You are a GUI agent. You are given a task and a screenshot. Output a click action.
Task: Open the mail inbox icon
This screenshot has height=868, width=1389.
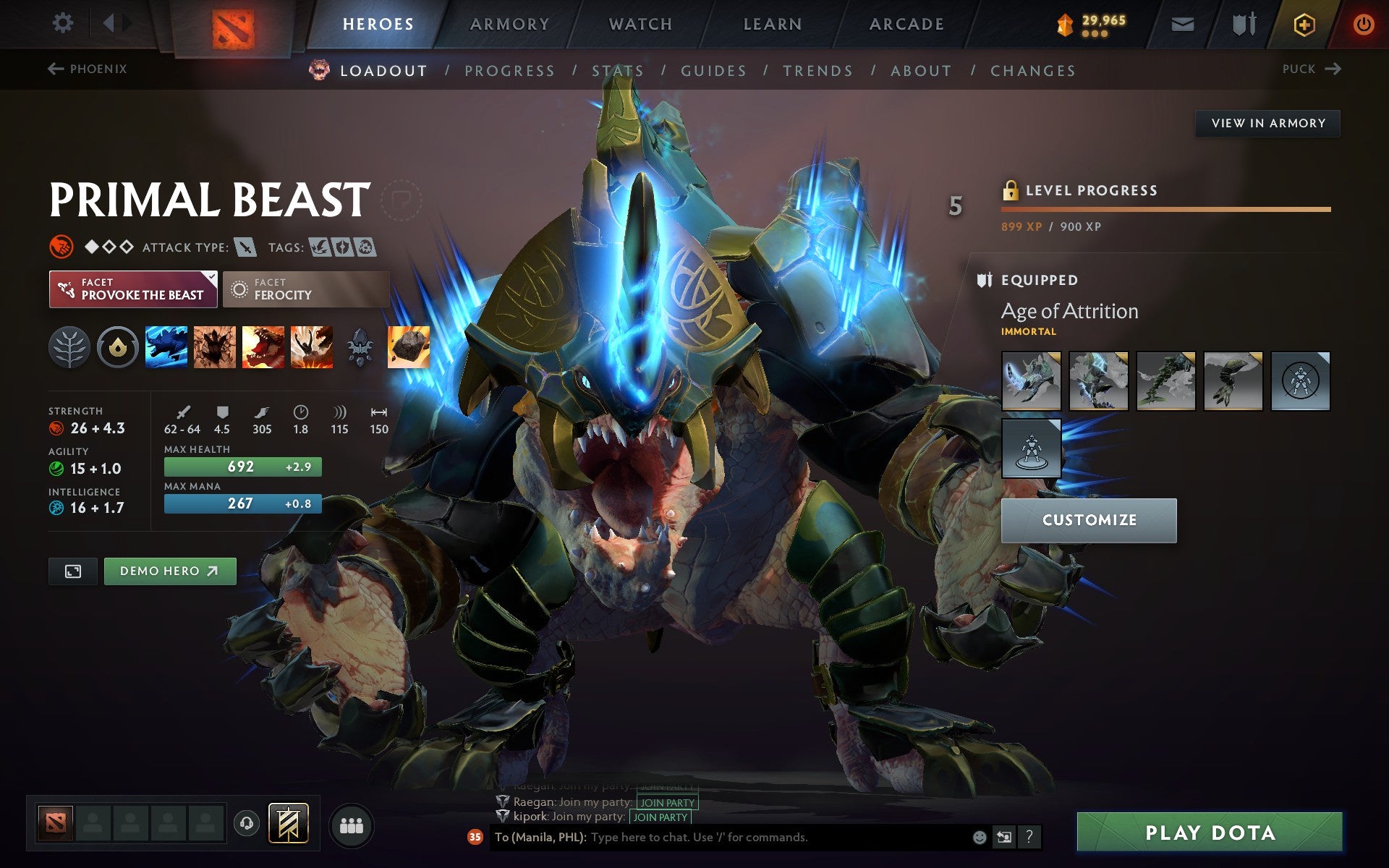click(1182, 24)
